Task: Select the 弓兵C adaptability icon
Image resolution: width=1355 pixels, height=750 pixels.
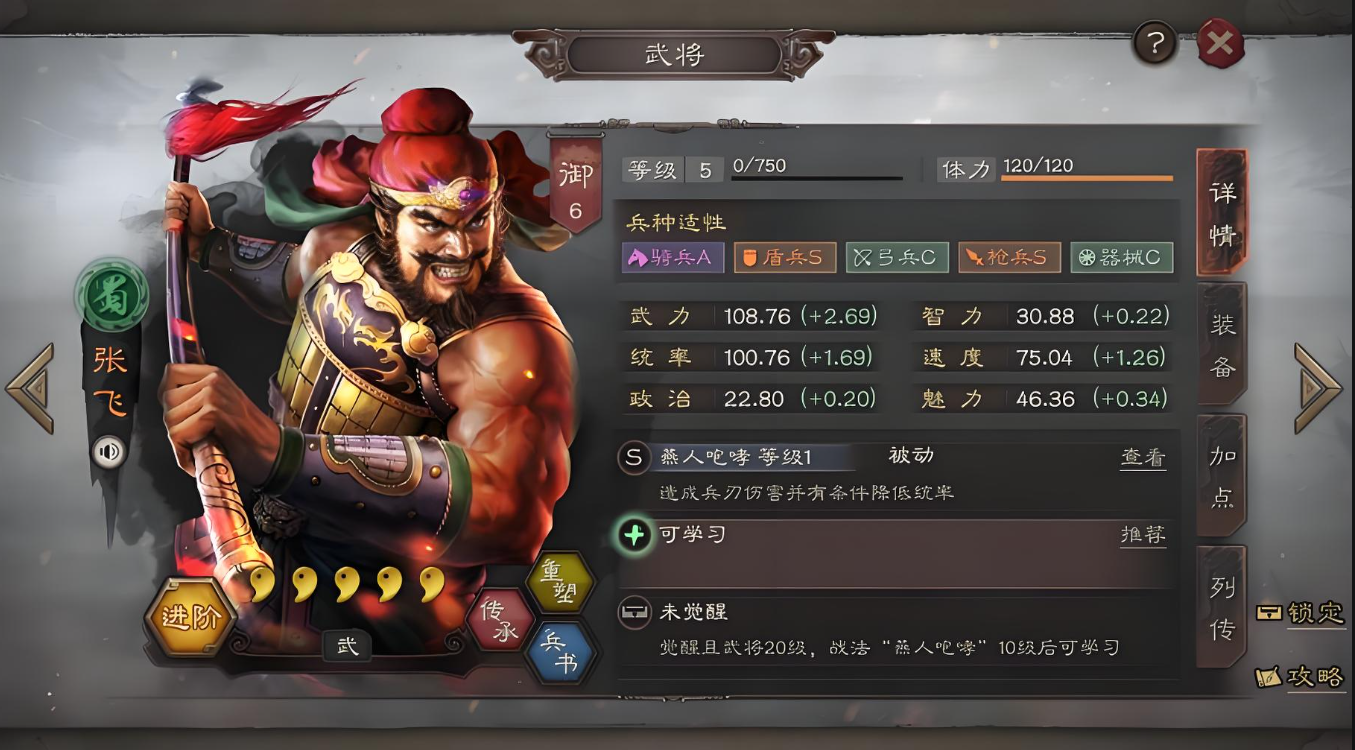Action: (x=897, y=257)
